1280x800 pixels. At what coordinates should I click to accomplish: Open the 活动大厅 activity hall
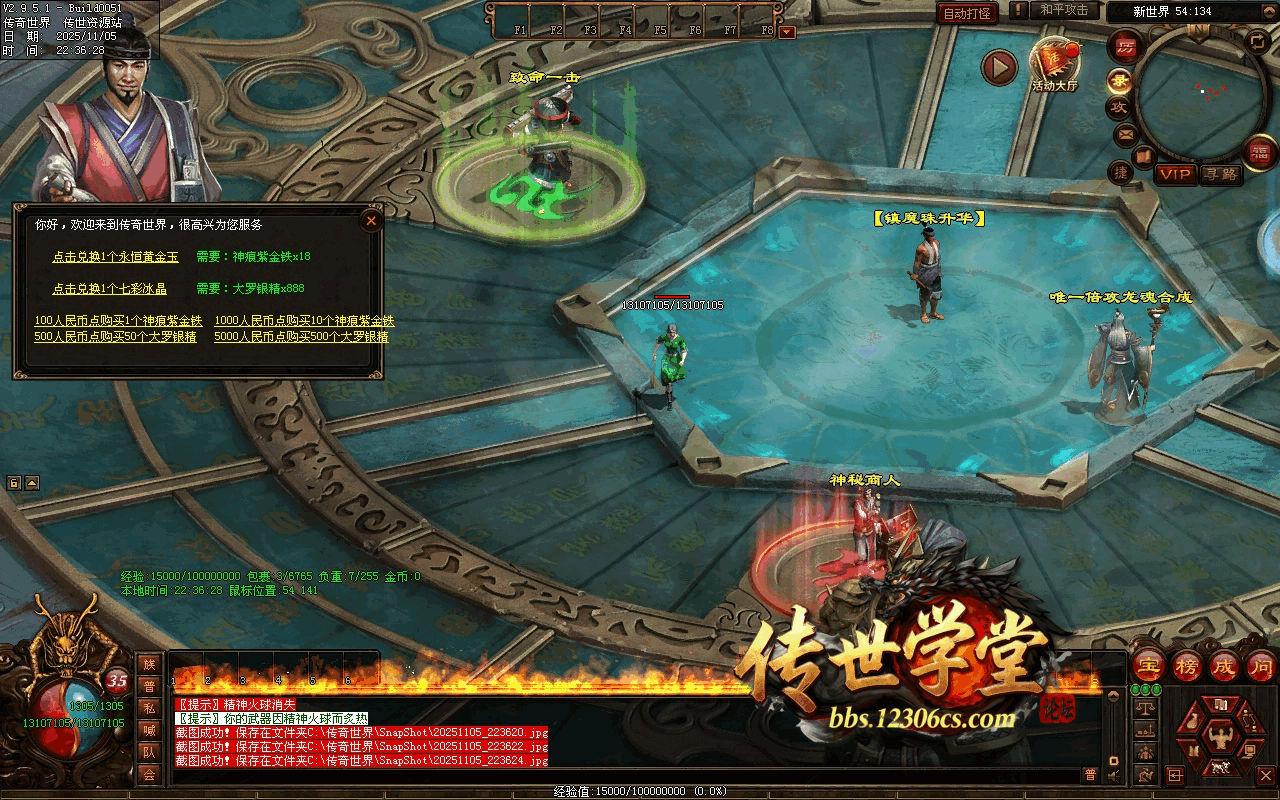pyautogui.click(x=1055, y=65)
